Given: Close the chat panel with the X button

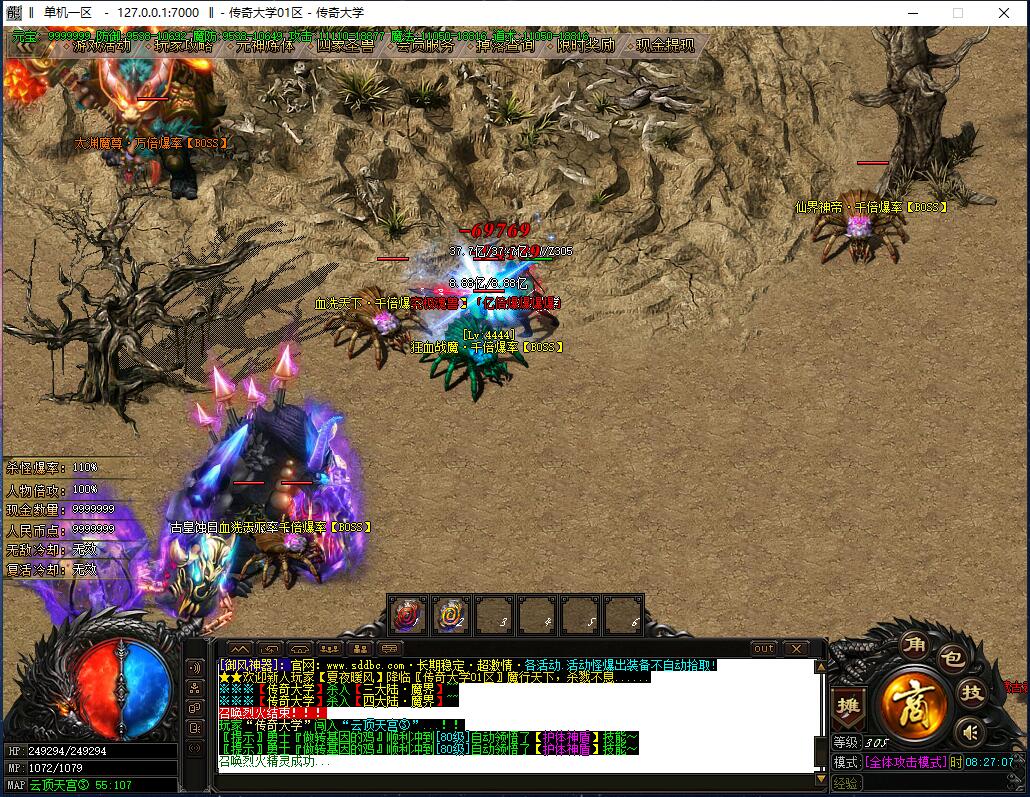Looking at the screenshot, I should point(795,649).
